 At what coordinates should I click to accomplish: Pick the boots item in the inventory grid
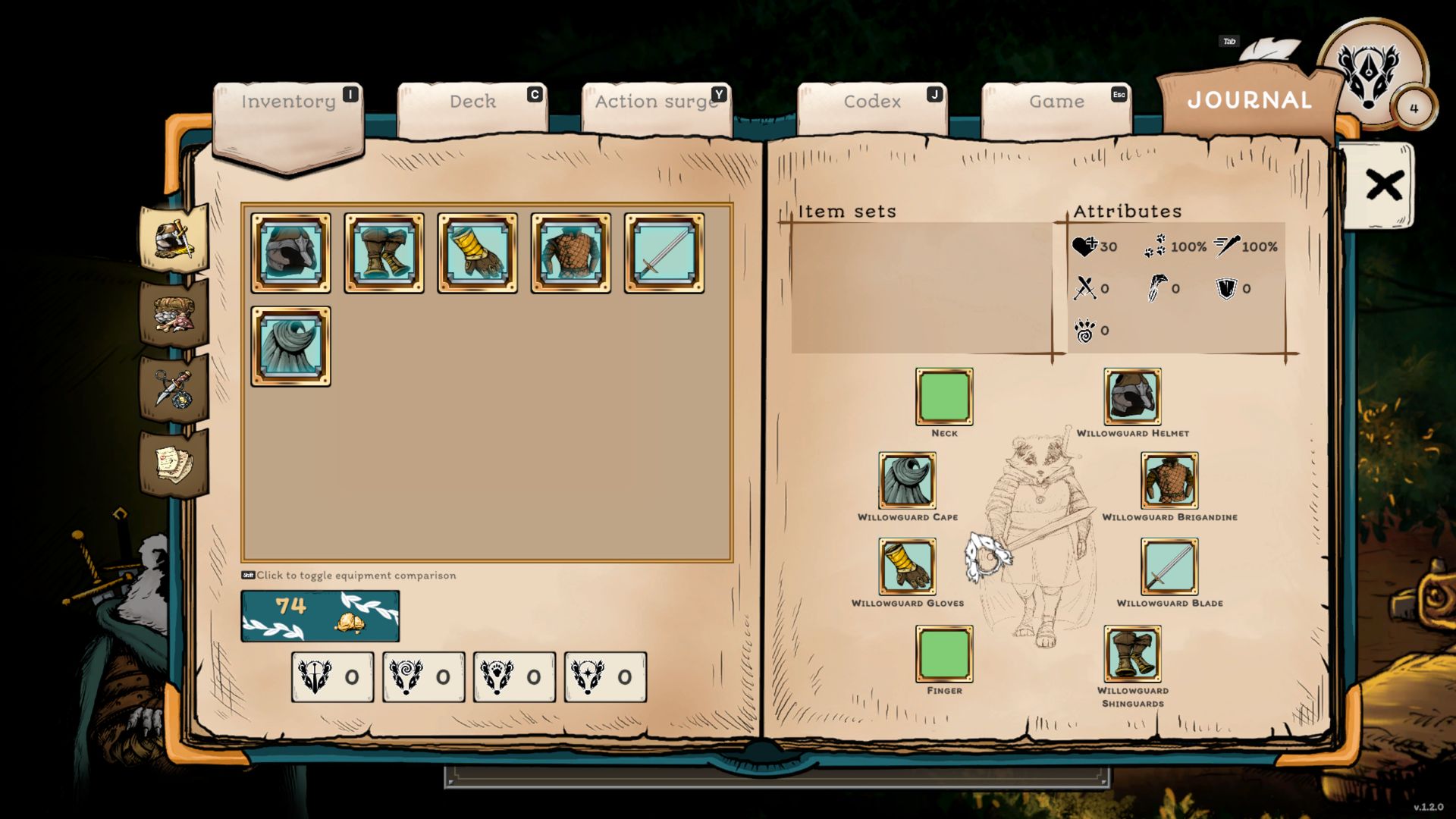pos(384,253)
